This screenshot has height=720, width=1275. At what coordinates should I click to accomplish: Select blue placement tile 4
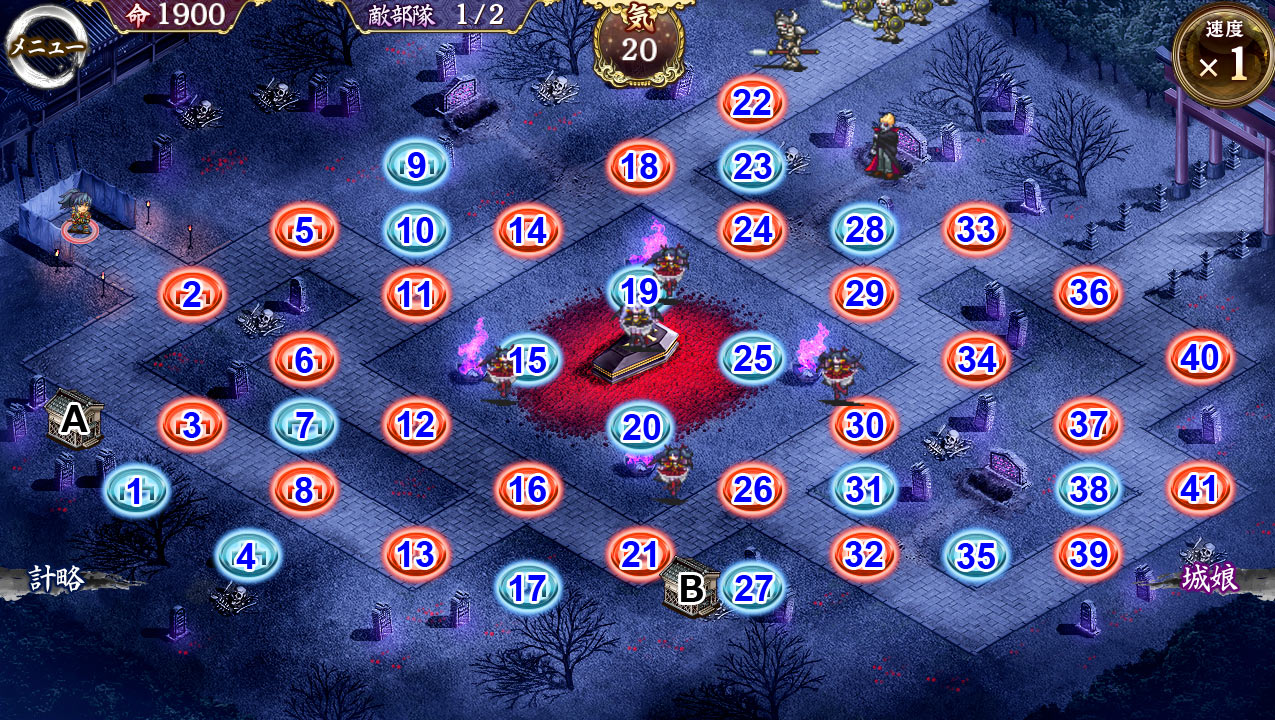247,556
